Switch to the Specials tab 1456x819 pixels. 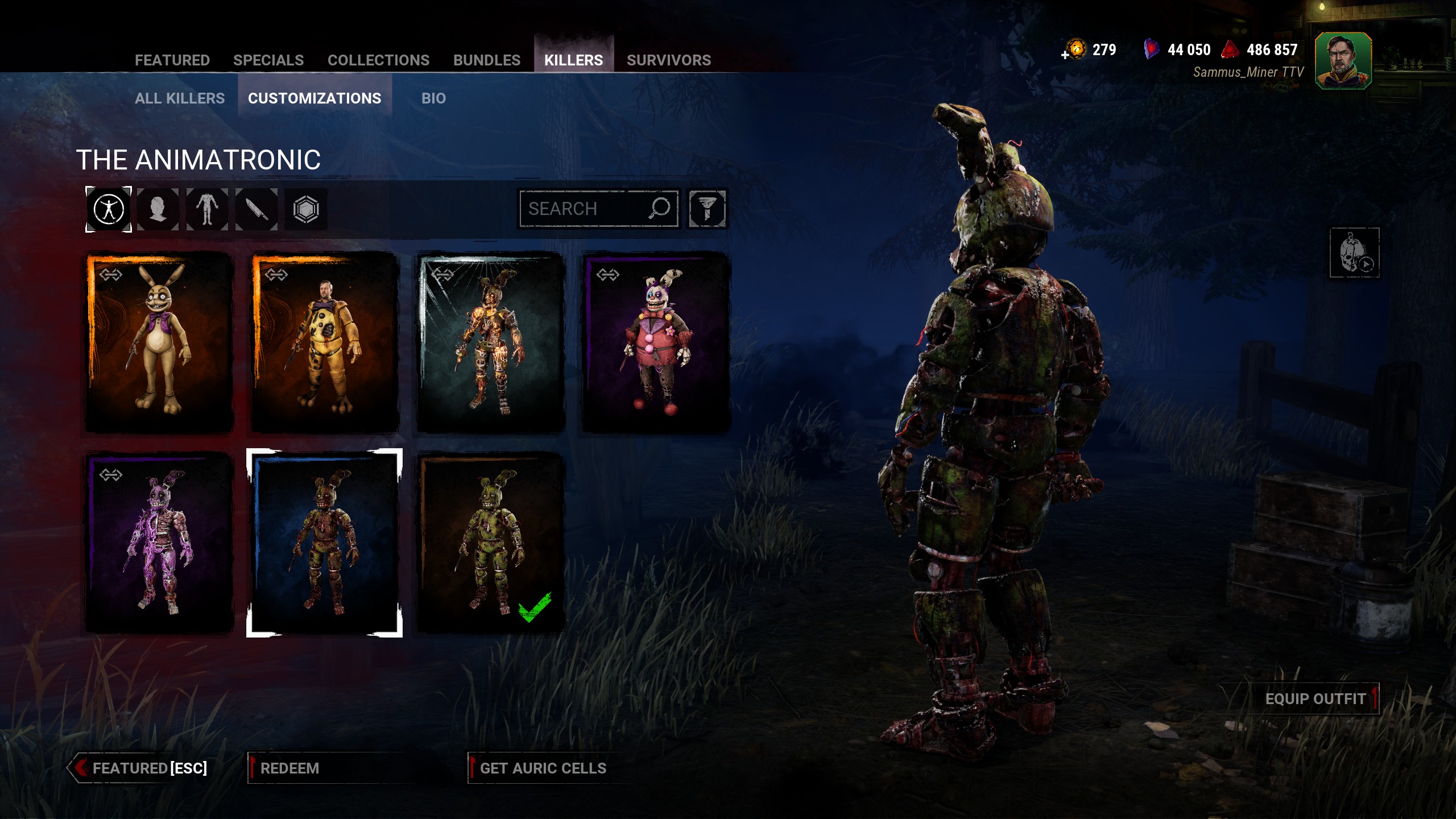[268, 60]
